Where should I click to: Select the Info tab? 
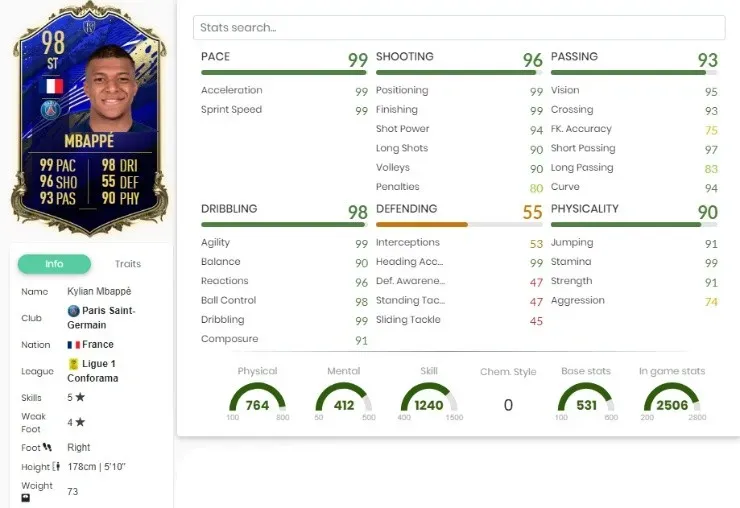pyautogui.click(x=54, y=264)
